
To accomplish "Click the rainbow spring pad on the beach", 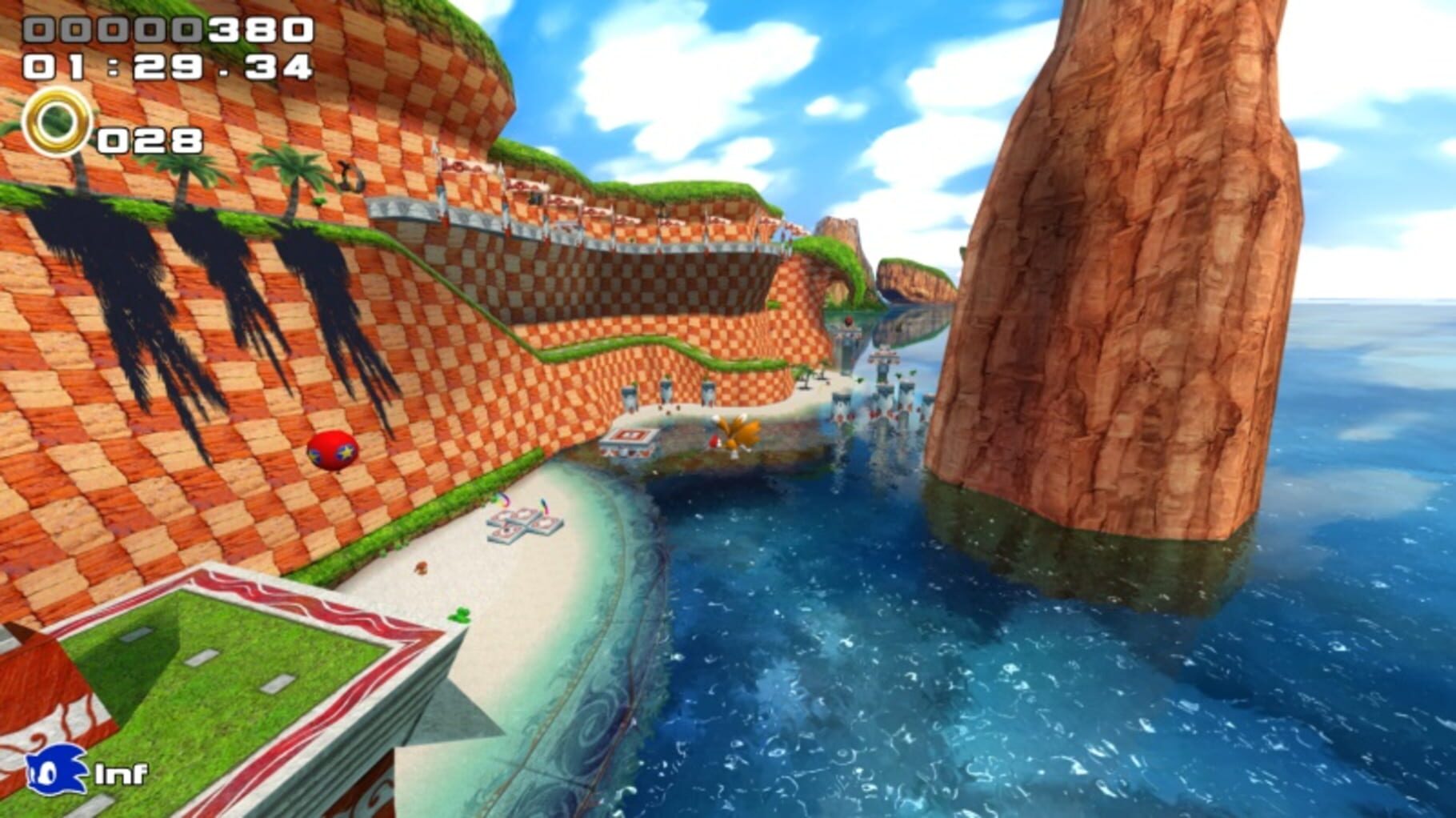I will point(502,503).
